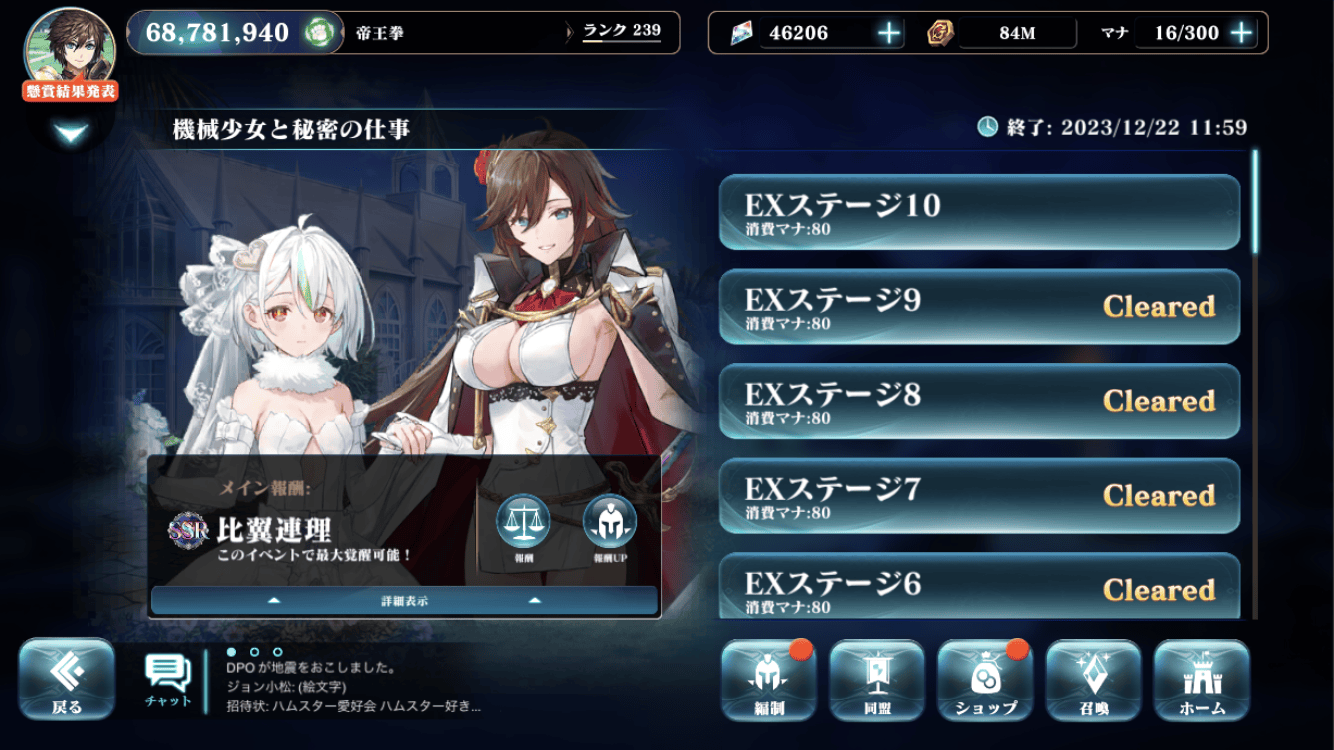This screenshot has height=750, width=1334.
Task: Open the チャット chat window
Action: [x=168, y=680]
